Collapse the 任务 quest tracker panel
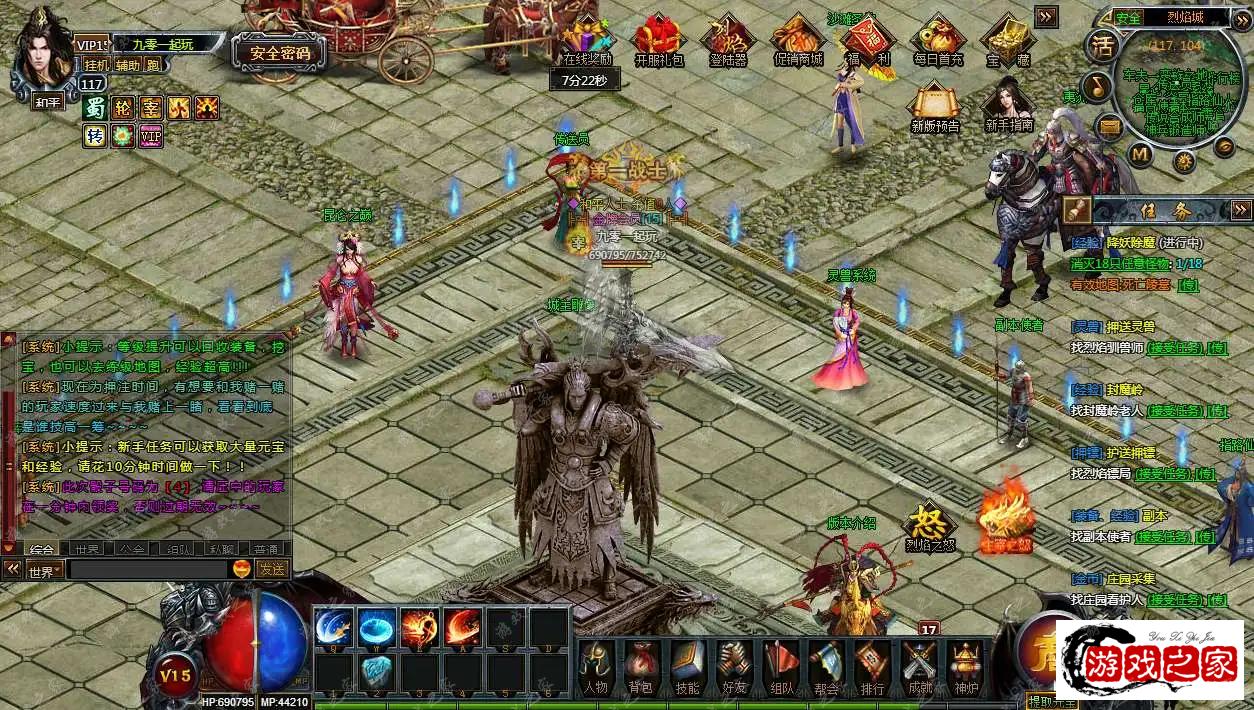This screenshot has width=1254, height=710. click(1241, 209)
